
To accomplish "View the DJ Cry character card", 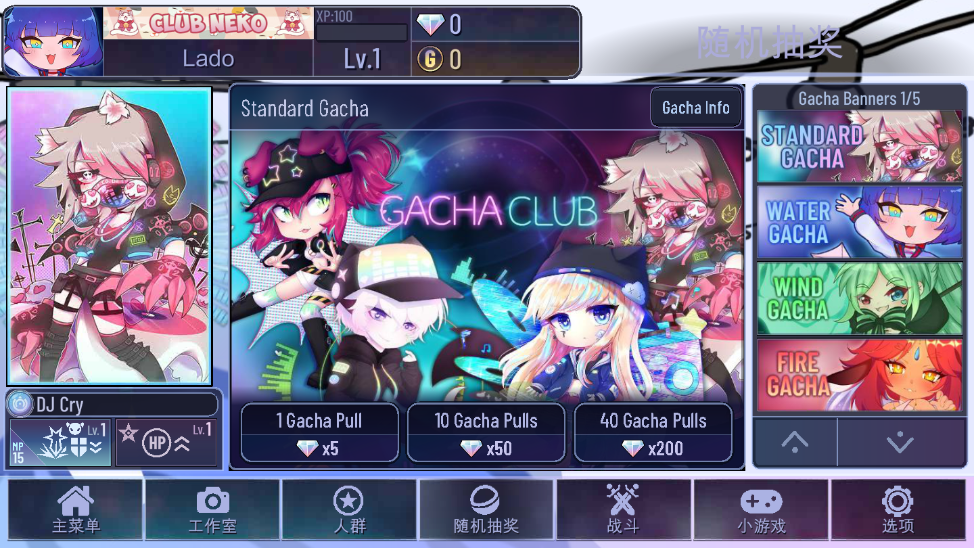I will (110, 238).
